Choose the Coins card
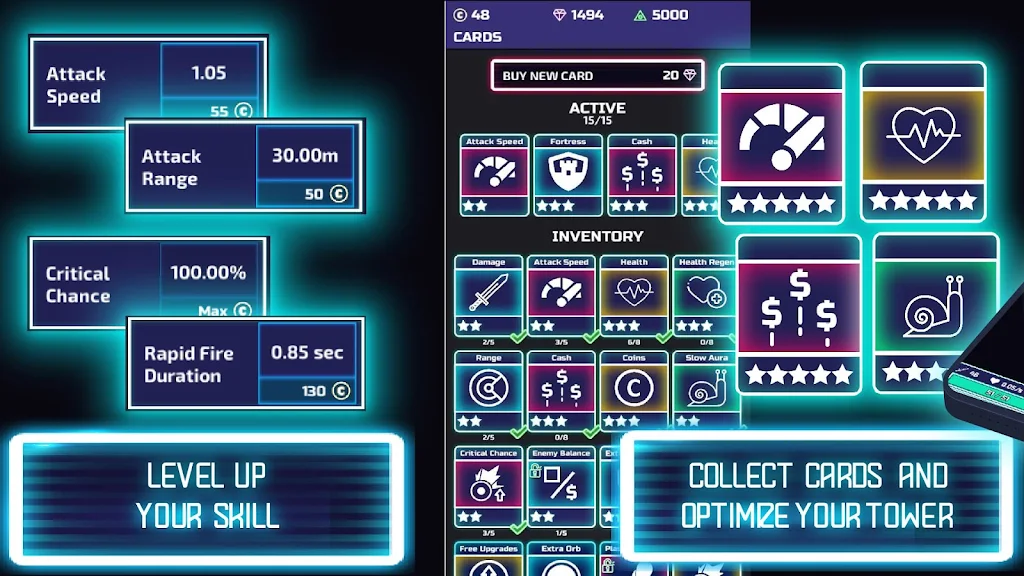The image size is (1024, 576). pyautogui.click(x=634, y=392)
